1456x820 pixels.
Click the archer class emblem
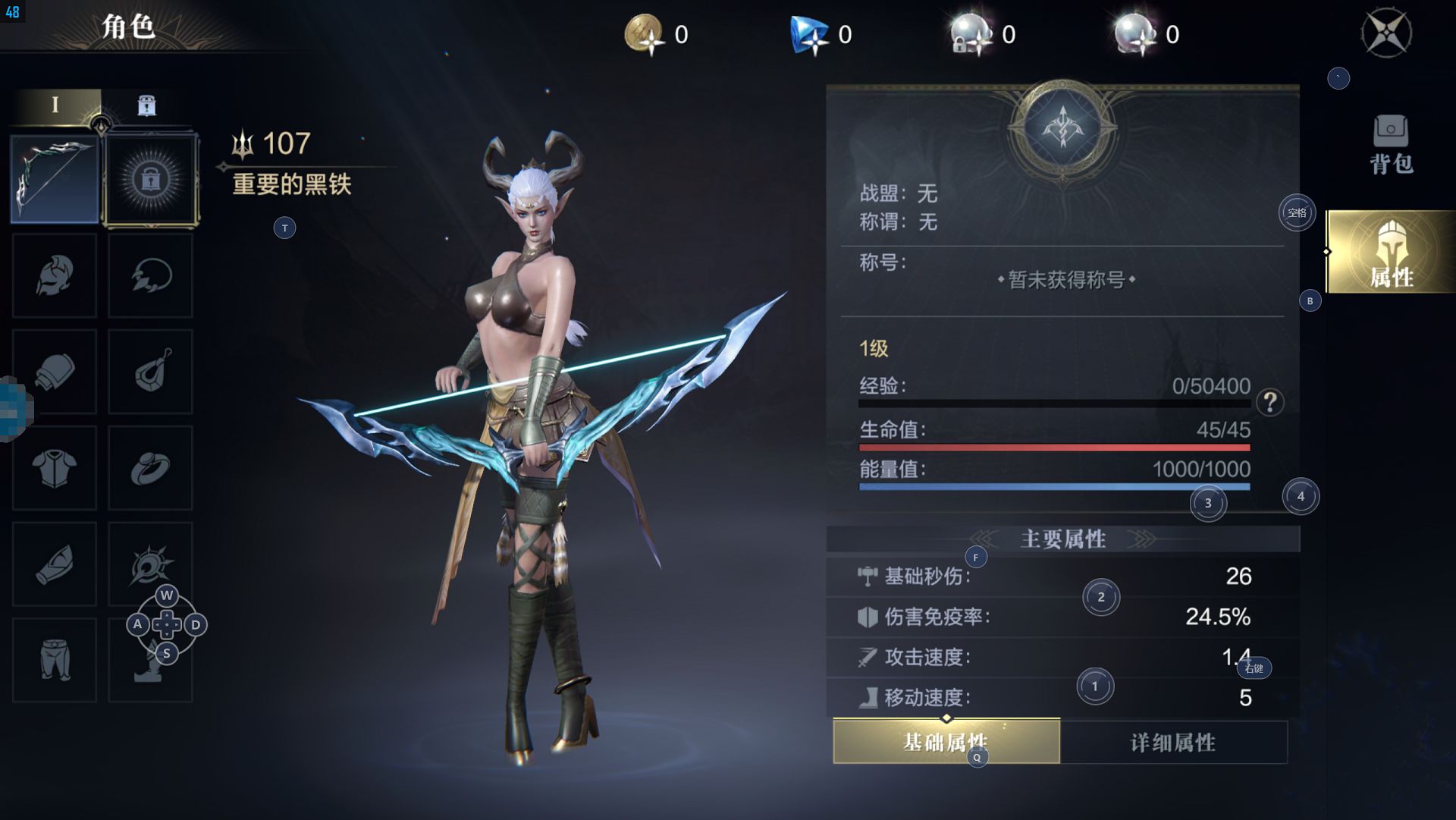[x=1062, y=127]
